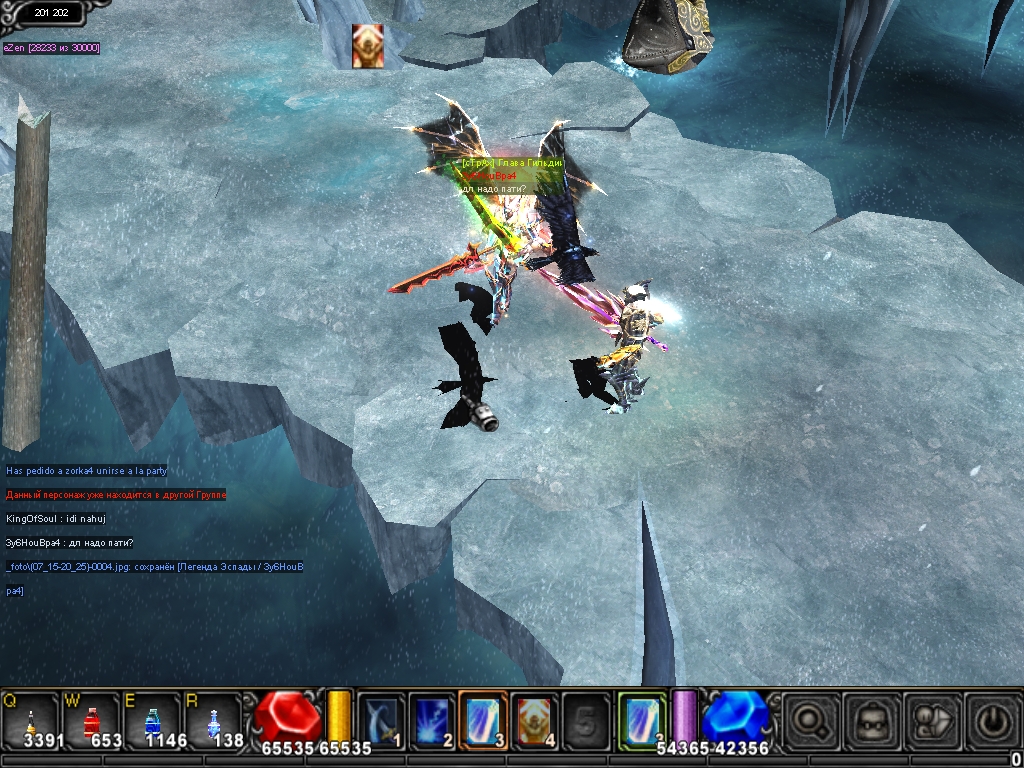
Task: Drink the red health potion in slot W
Action: pyautogui.click(x=91, y=720)
